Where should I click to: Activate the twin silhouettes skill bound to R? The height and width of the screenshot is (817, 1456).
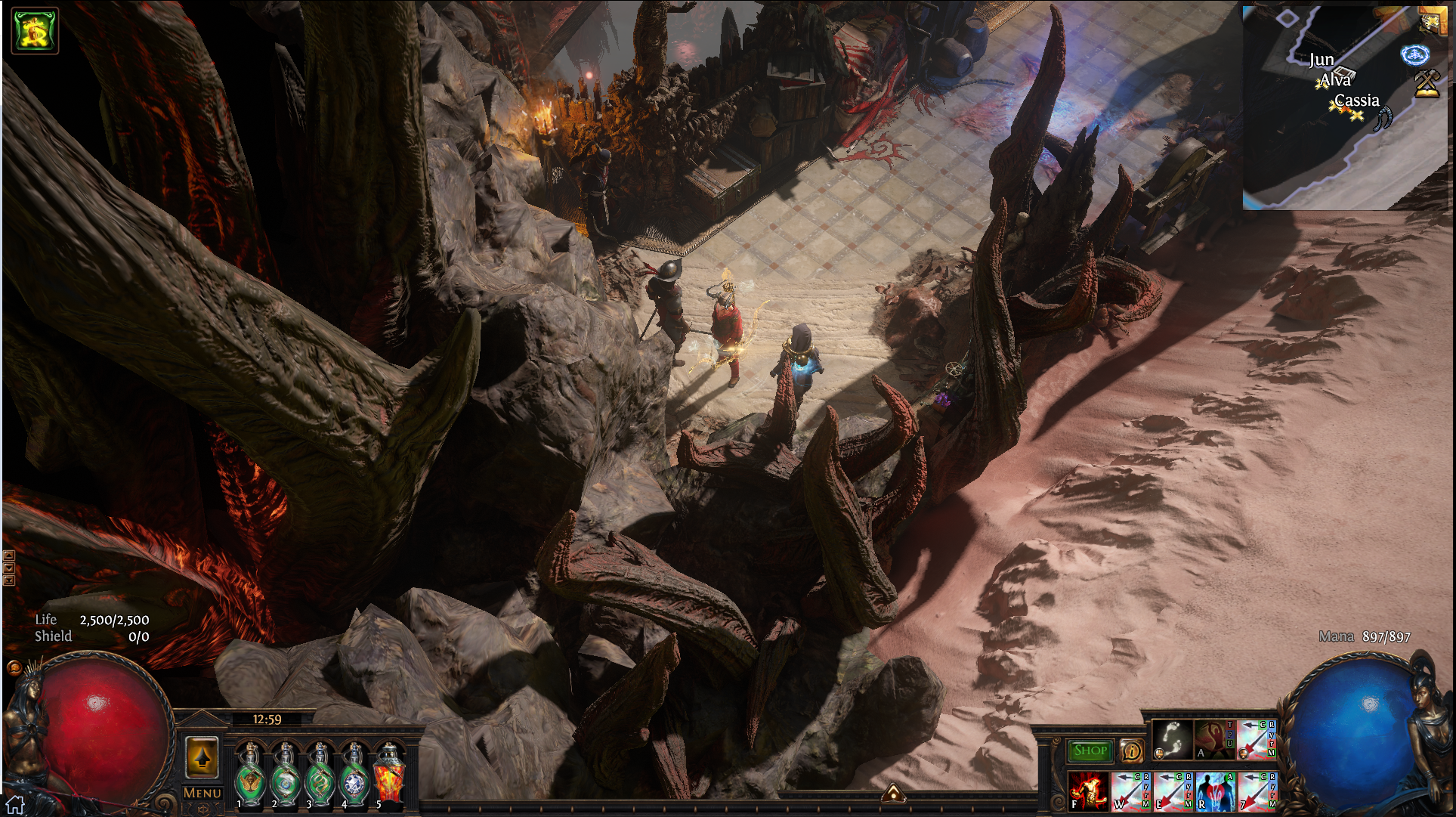(1215, 791)
